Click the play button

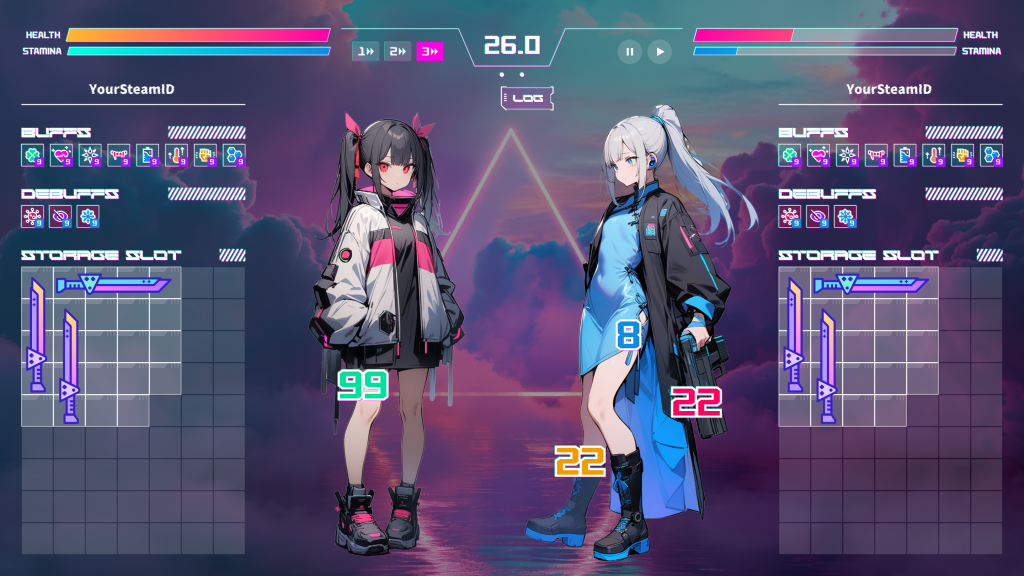coord(659,51)
